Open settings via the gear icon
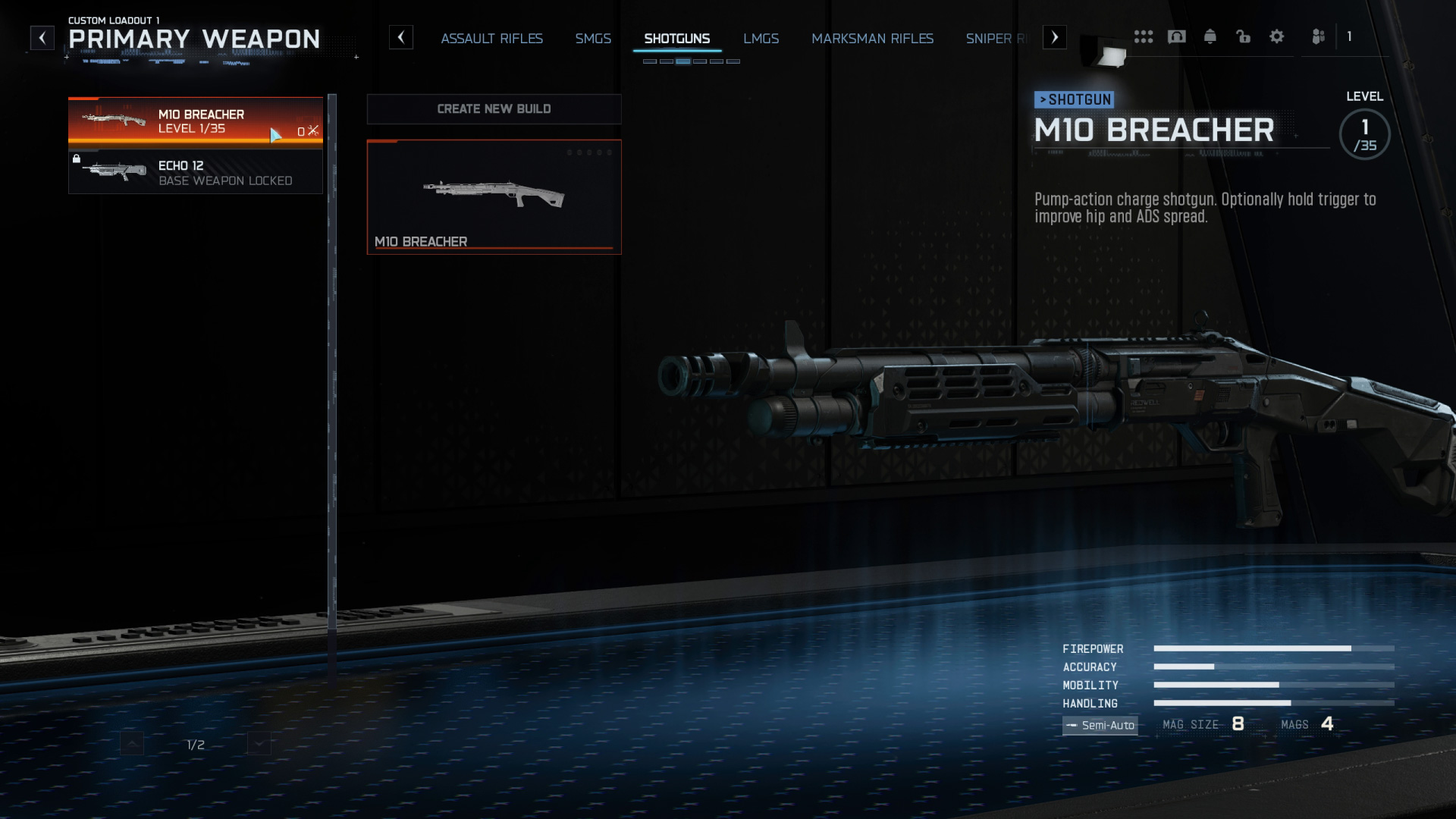Image resolution: width=1456 pixels, height=819 pixels. click(1276, 36)
